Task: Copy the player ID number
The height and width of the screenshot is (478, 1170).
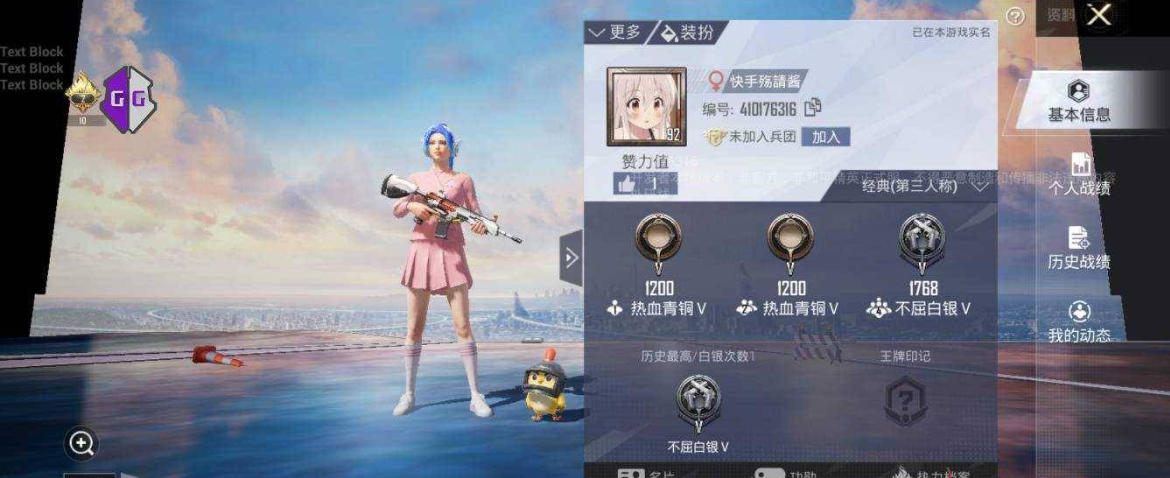Action: pyautogui.click(x=813, y=108)
